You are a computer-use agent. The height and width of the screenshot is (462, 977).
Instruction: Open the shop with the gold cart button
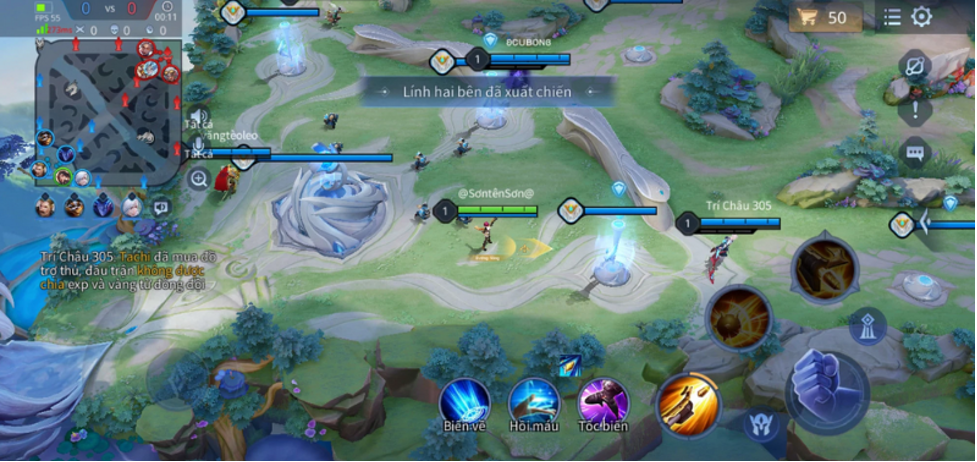(825, 18)
